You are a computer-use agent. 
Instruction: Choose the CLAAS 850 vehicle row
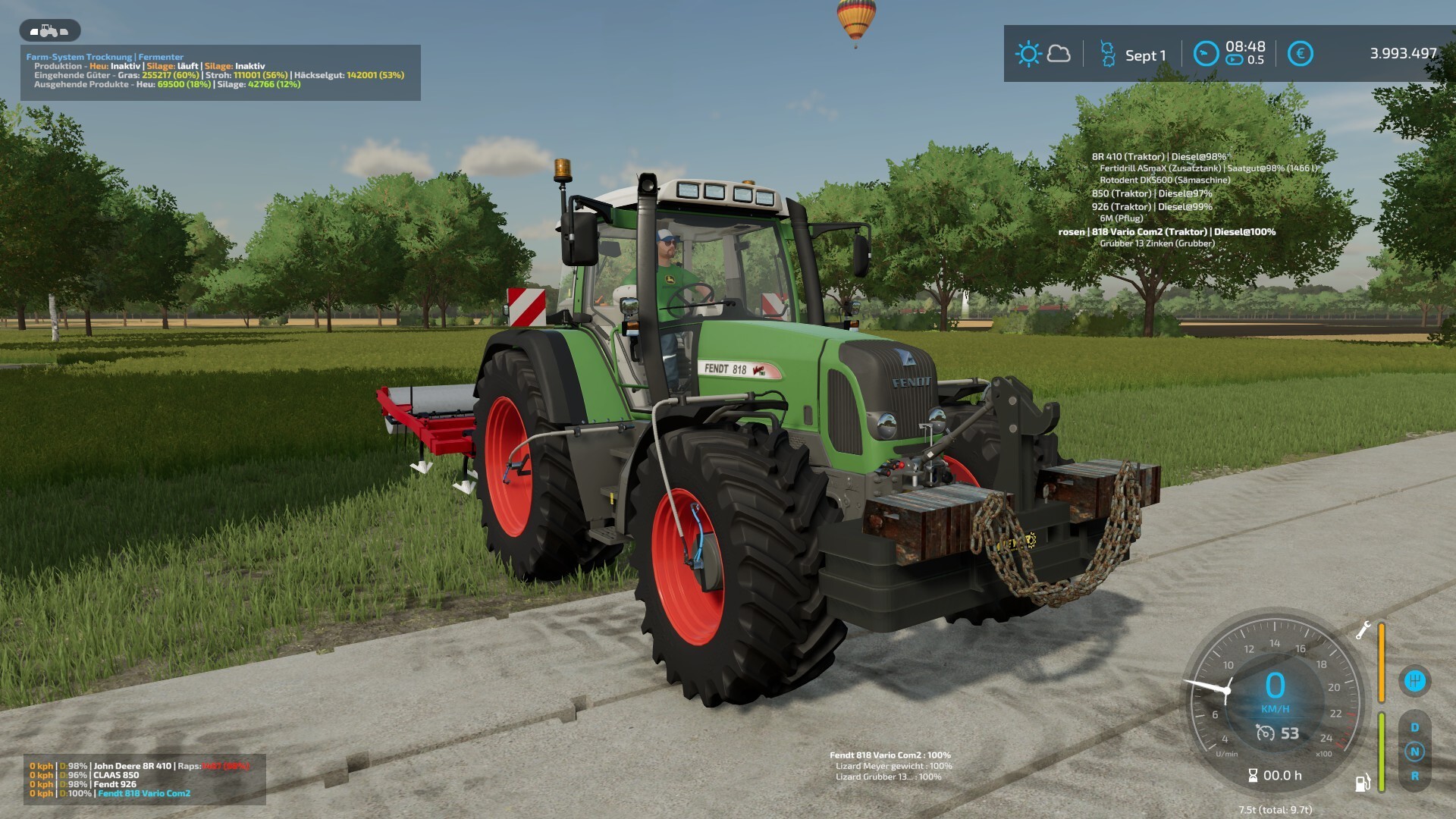coord(116,775)
